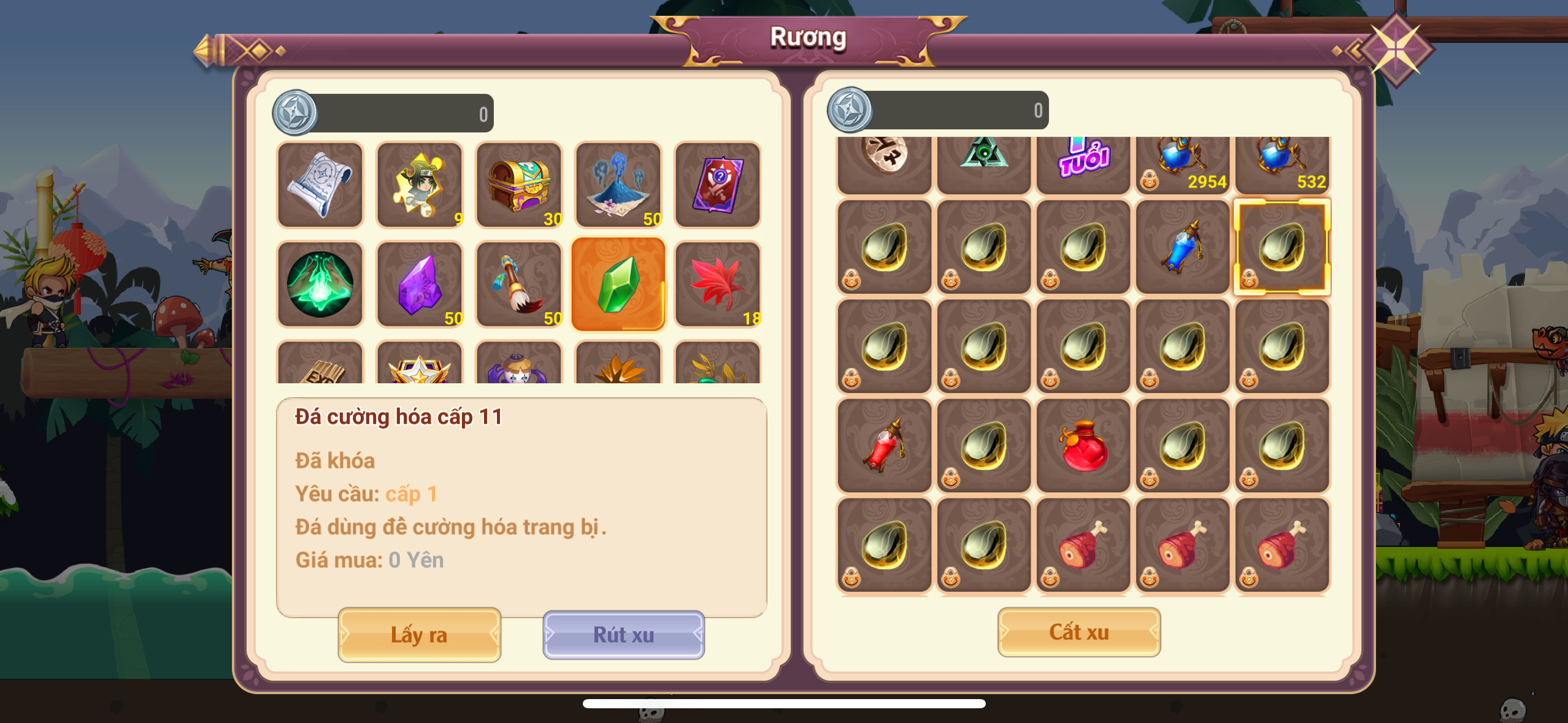Select the highlighted yellow stone in inventory
This screenshot has width=1568, height=723.
tap(1282, 247)
